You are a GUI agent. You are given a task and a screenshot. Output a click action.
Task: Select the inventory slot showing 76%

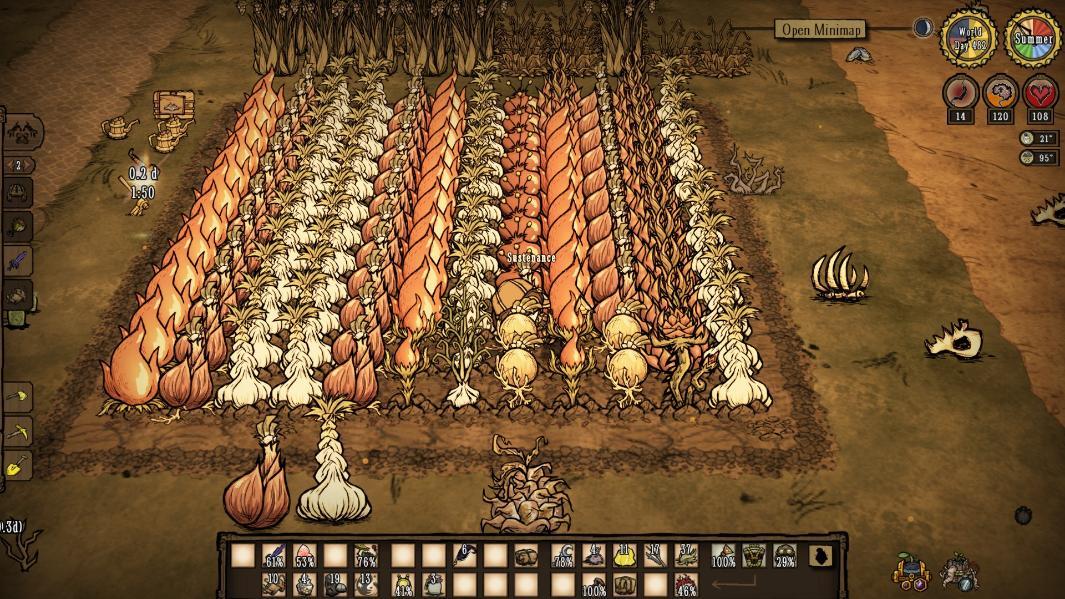pyautogui.click(x=366, y=556)
